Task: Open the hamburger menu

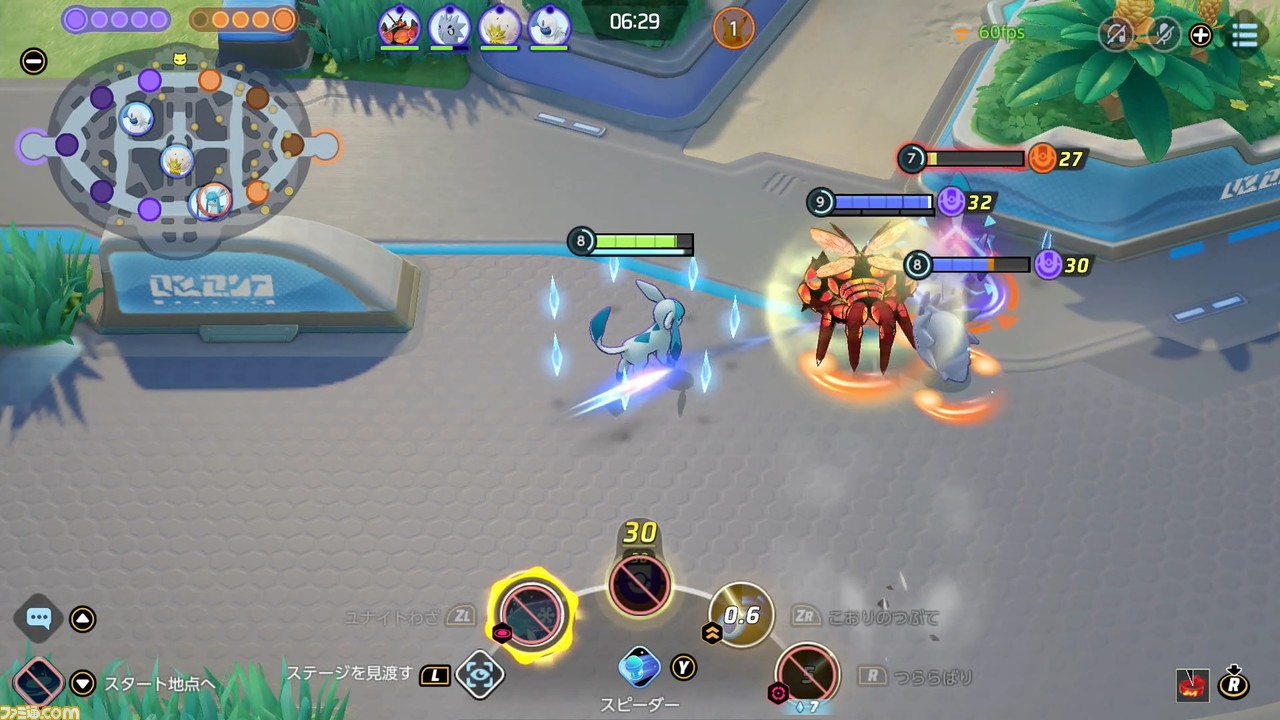Action: [x=1244, y=35]
